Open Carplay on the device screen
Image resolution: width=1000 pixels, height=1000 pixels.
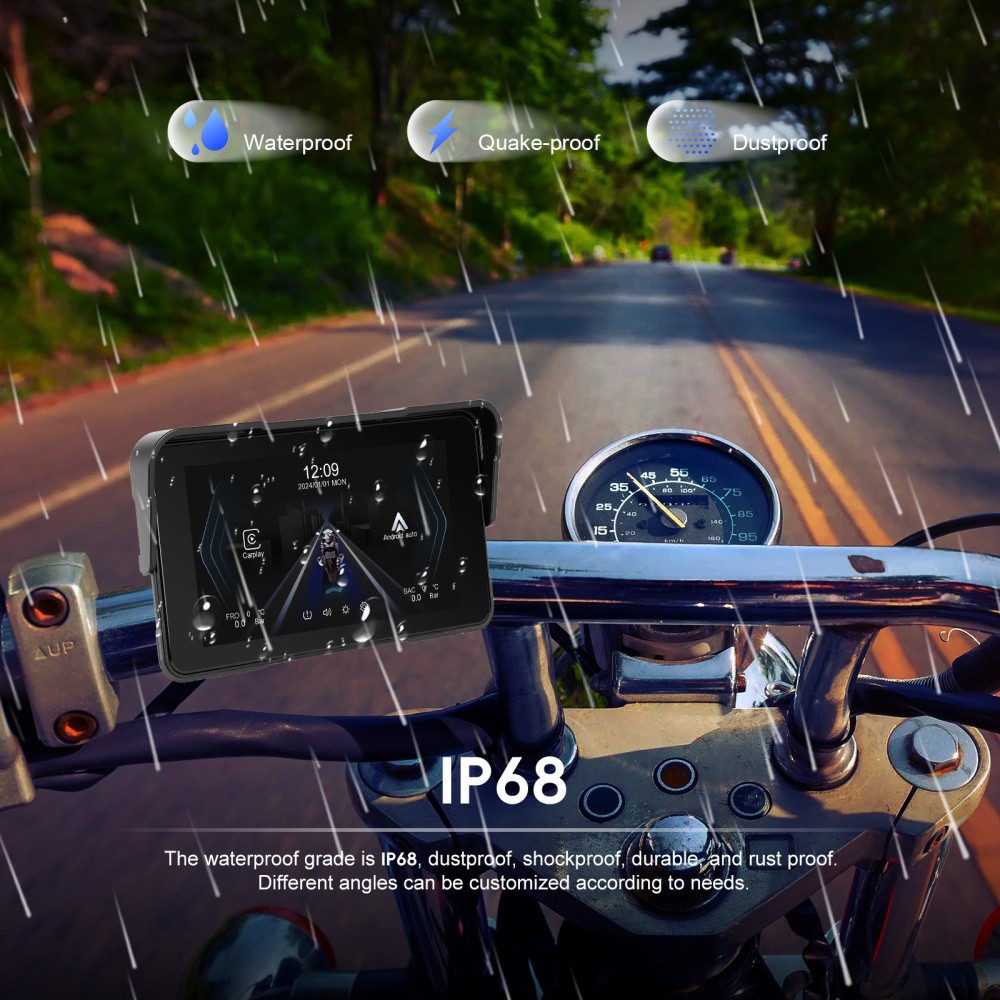click(x=253, y=540)
